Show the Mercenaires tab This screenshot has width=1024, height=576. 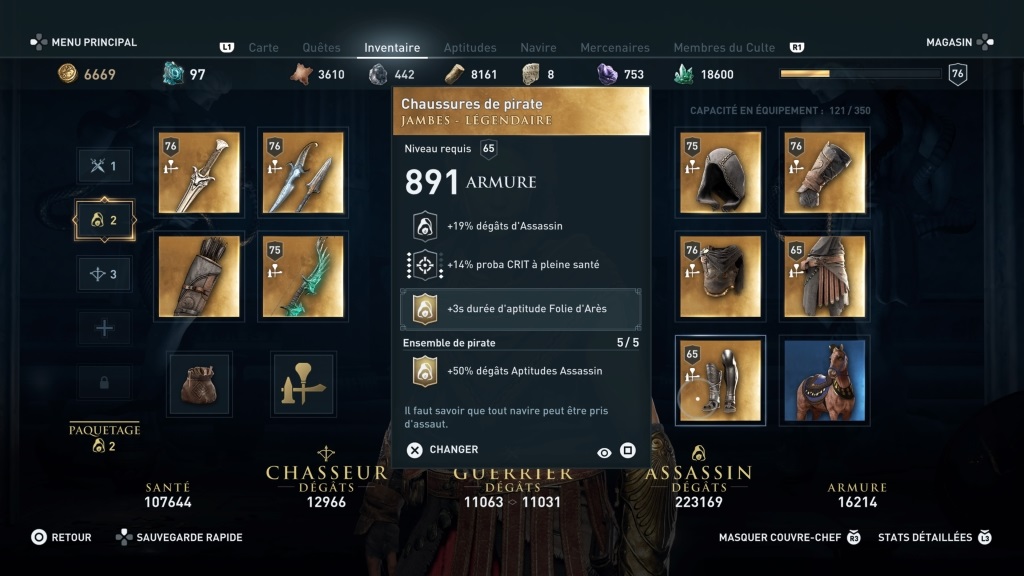[x=615, y=47]
